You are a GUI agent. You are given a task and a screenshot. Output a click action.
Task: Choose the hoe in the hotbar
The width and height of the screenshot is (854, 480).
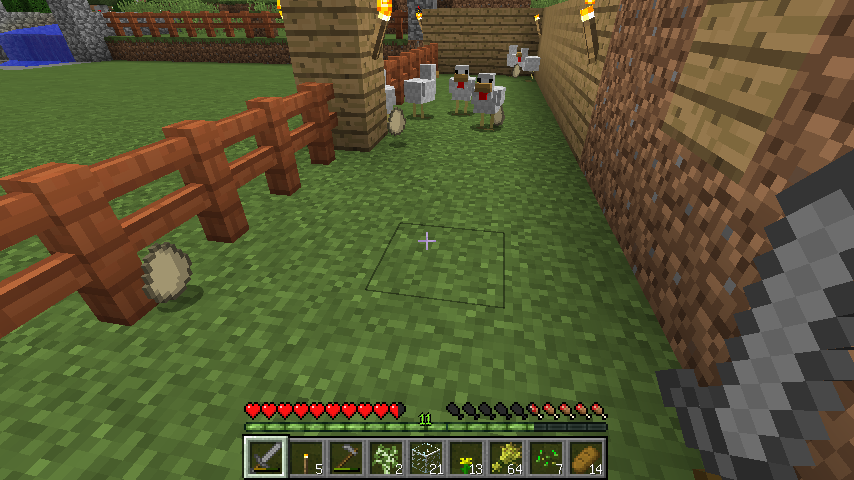point(346,457)
